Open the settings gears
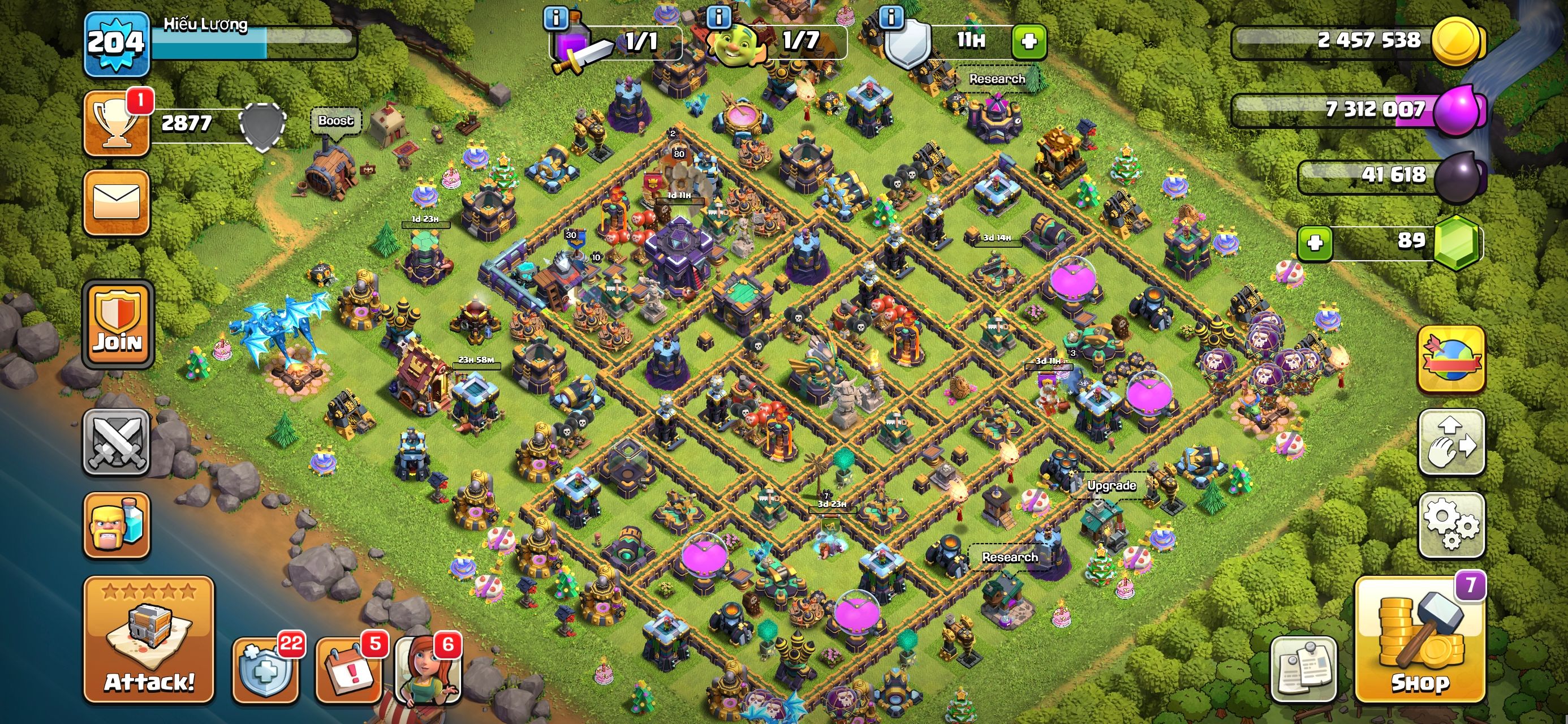Viewport: 1568px width, 724px height. pyautogui.click(x=1451, y=524)
